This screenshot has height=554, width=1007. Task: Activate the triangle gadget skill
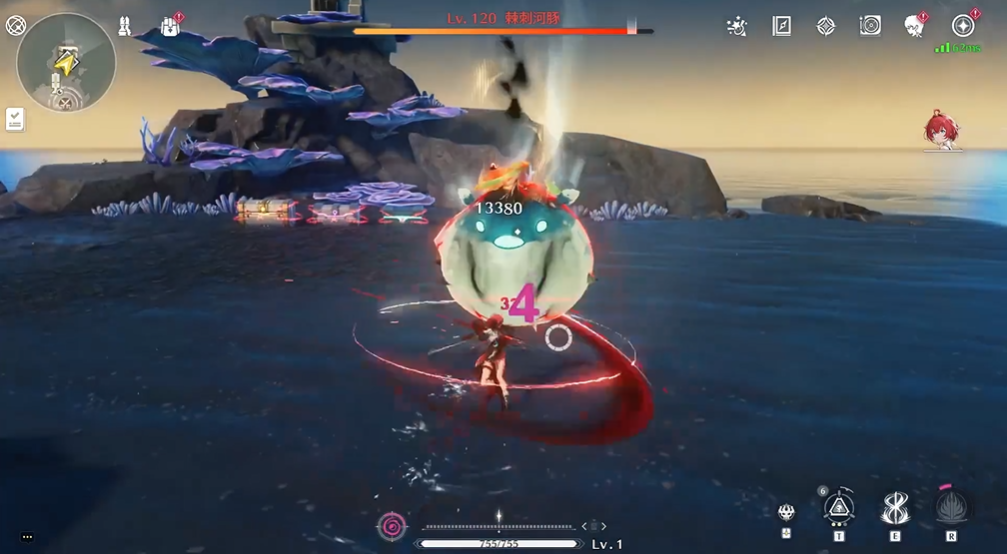(838, 508)
